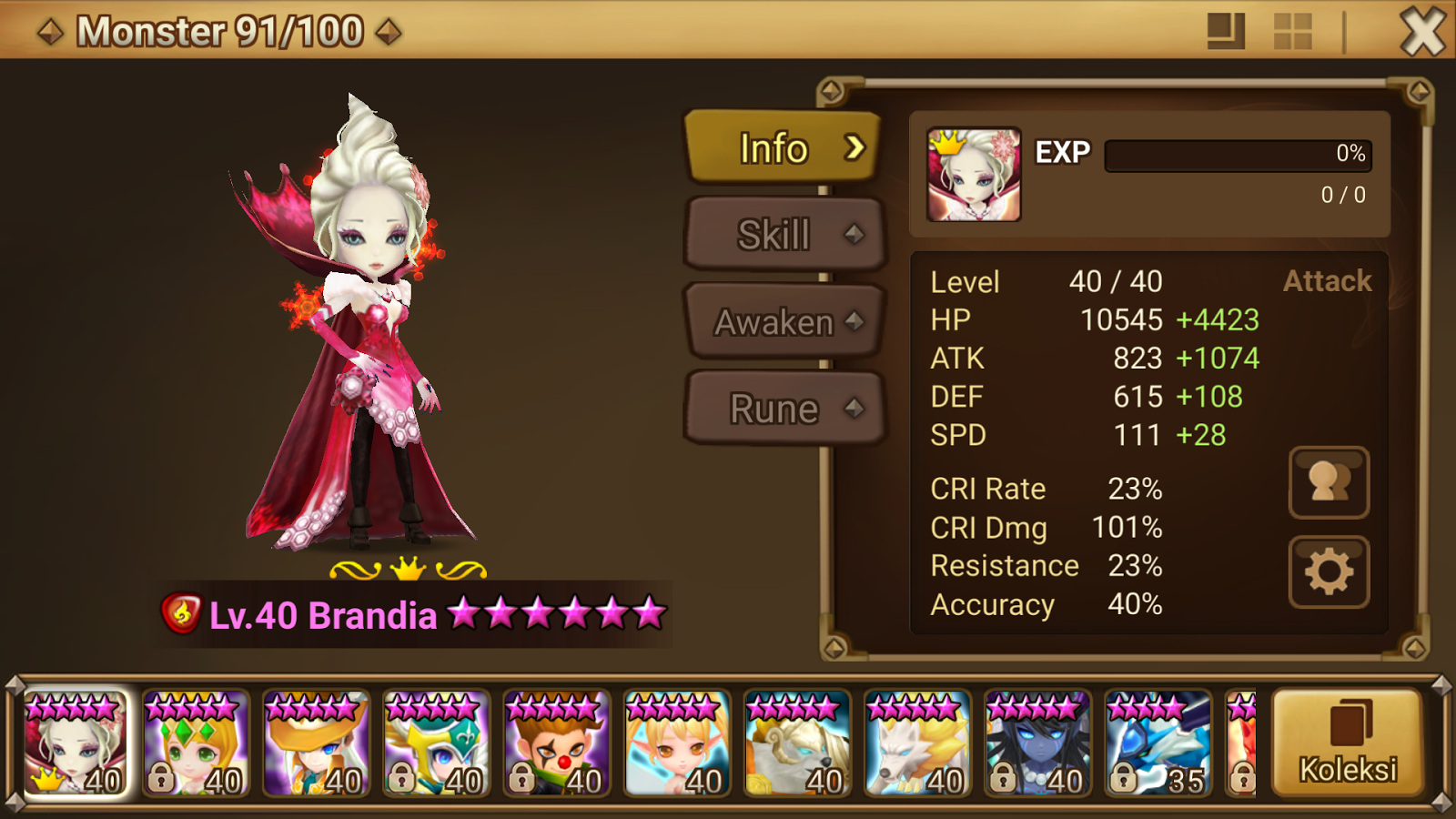Viewport: 1456px width, 819px height.
Task: Click the Awaken button
Action: click(x=778, y=320)
